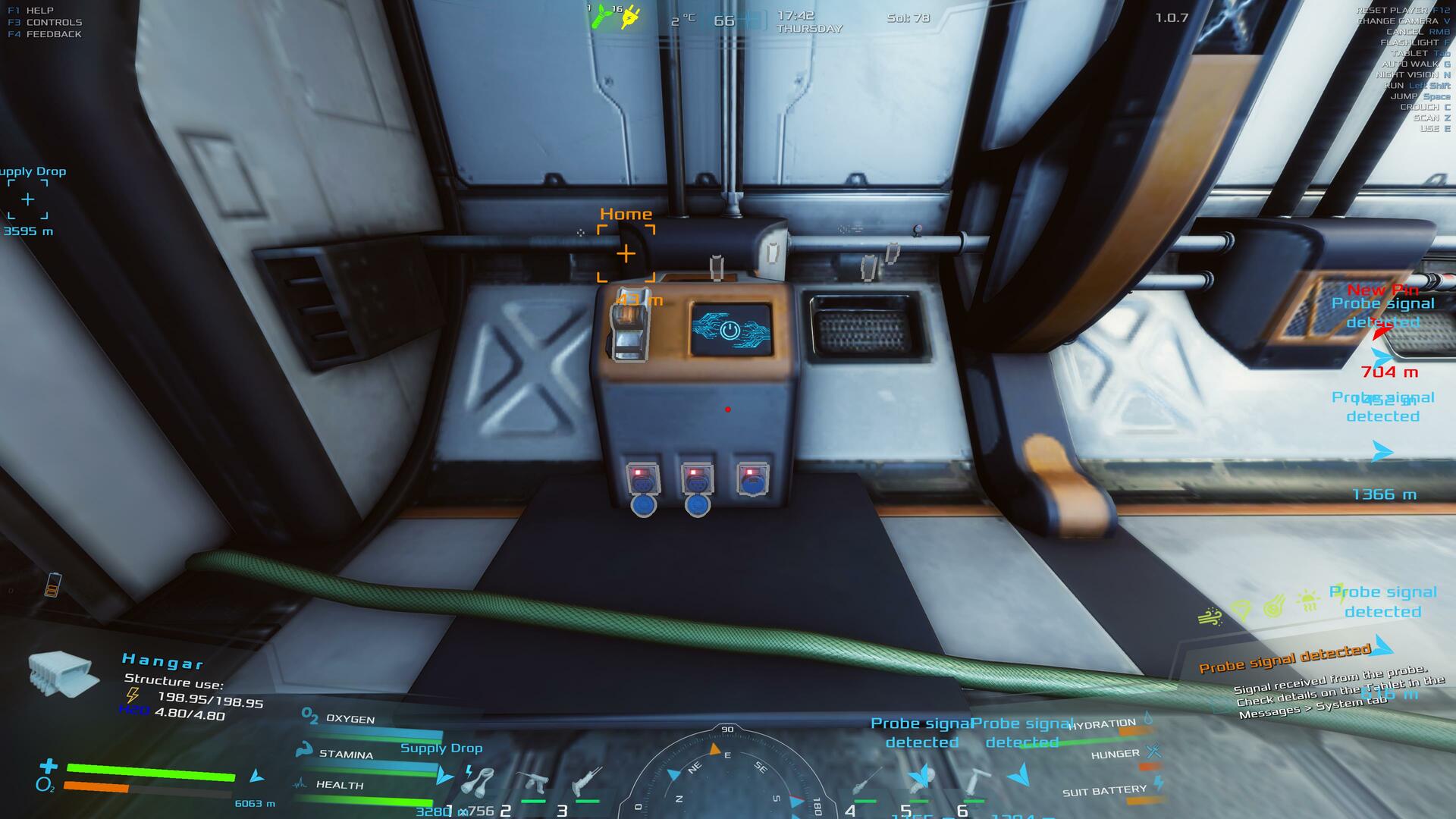Image resolution: width=1456 pixels, height=819 pixels.
Task: Click the green plant status icon
Action: (x=601, y=17)
